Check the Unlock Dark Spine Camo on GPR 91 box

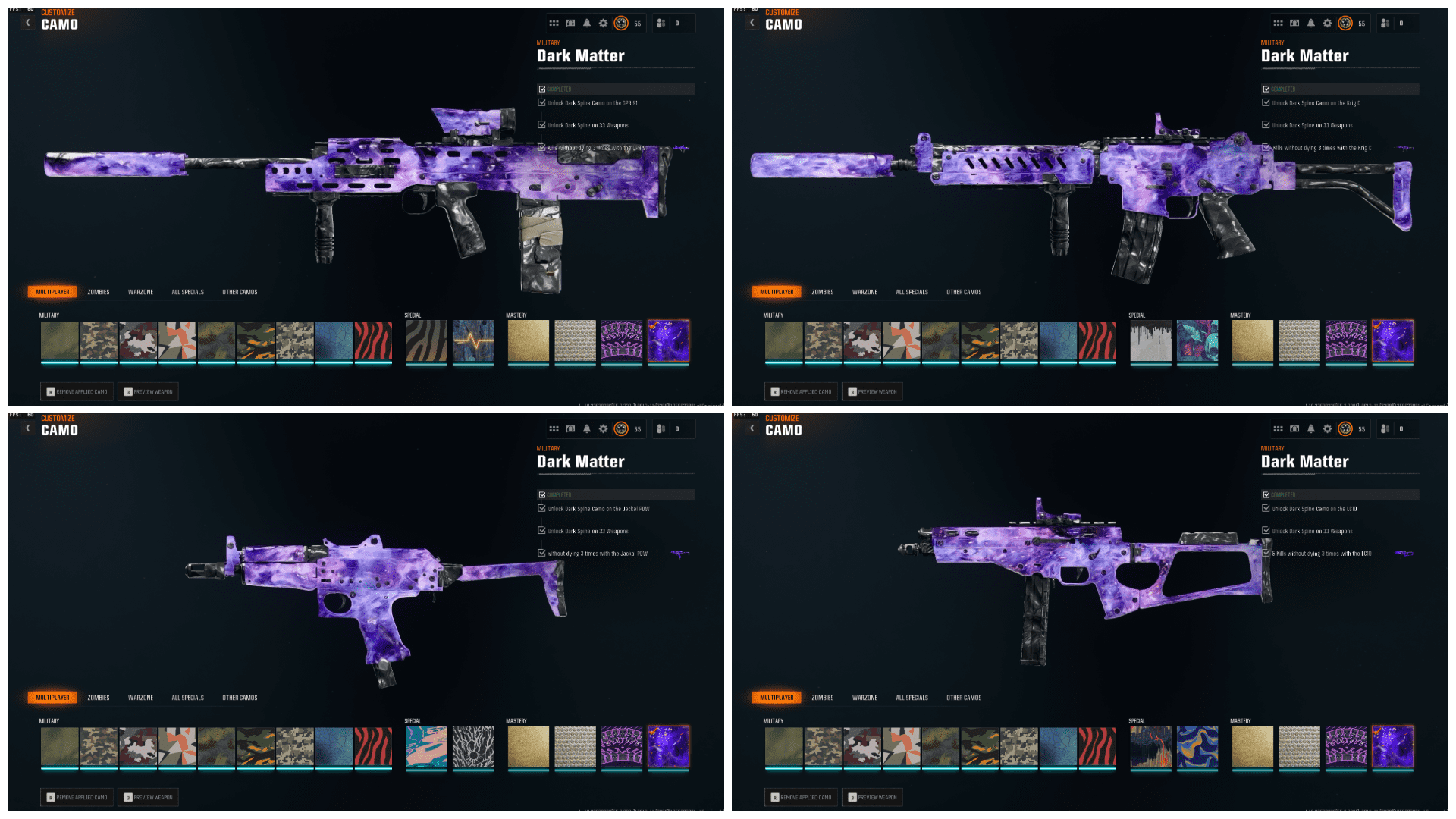[x=541, y=103]
